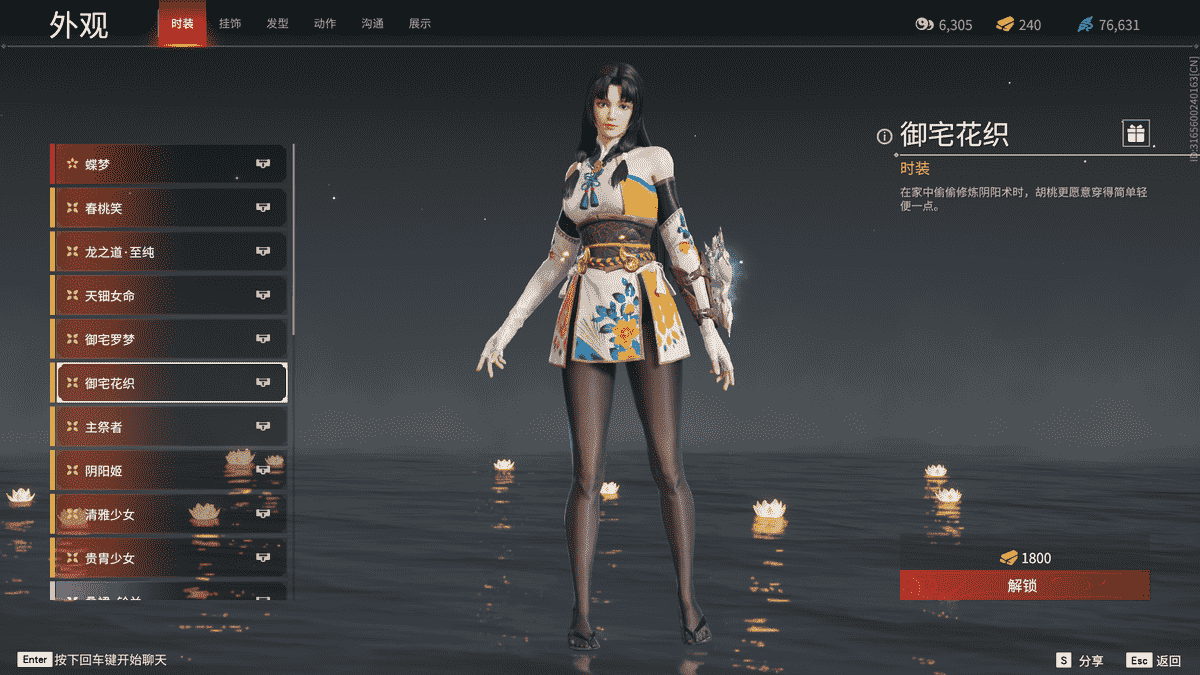Select the 蝶梦 outfit
This screenshot has width=1200, height=675.
[168, 164]
